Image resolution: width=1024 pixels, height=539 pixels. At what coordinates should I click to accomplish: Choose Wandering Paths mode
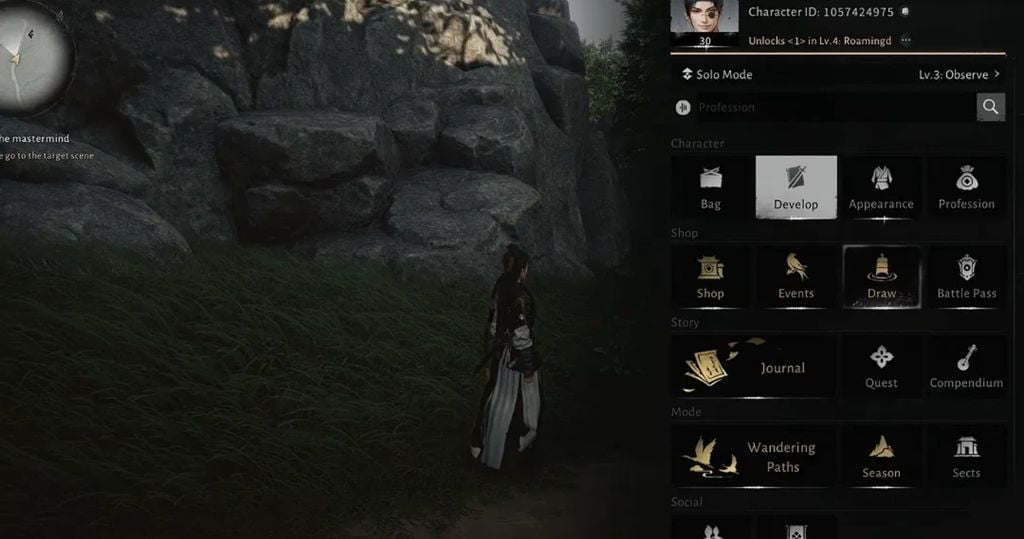753,457
